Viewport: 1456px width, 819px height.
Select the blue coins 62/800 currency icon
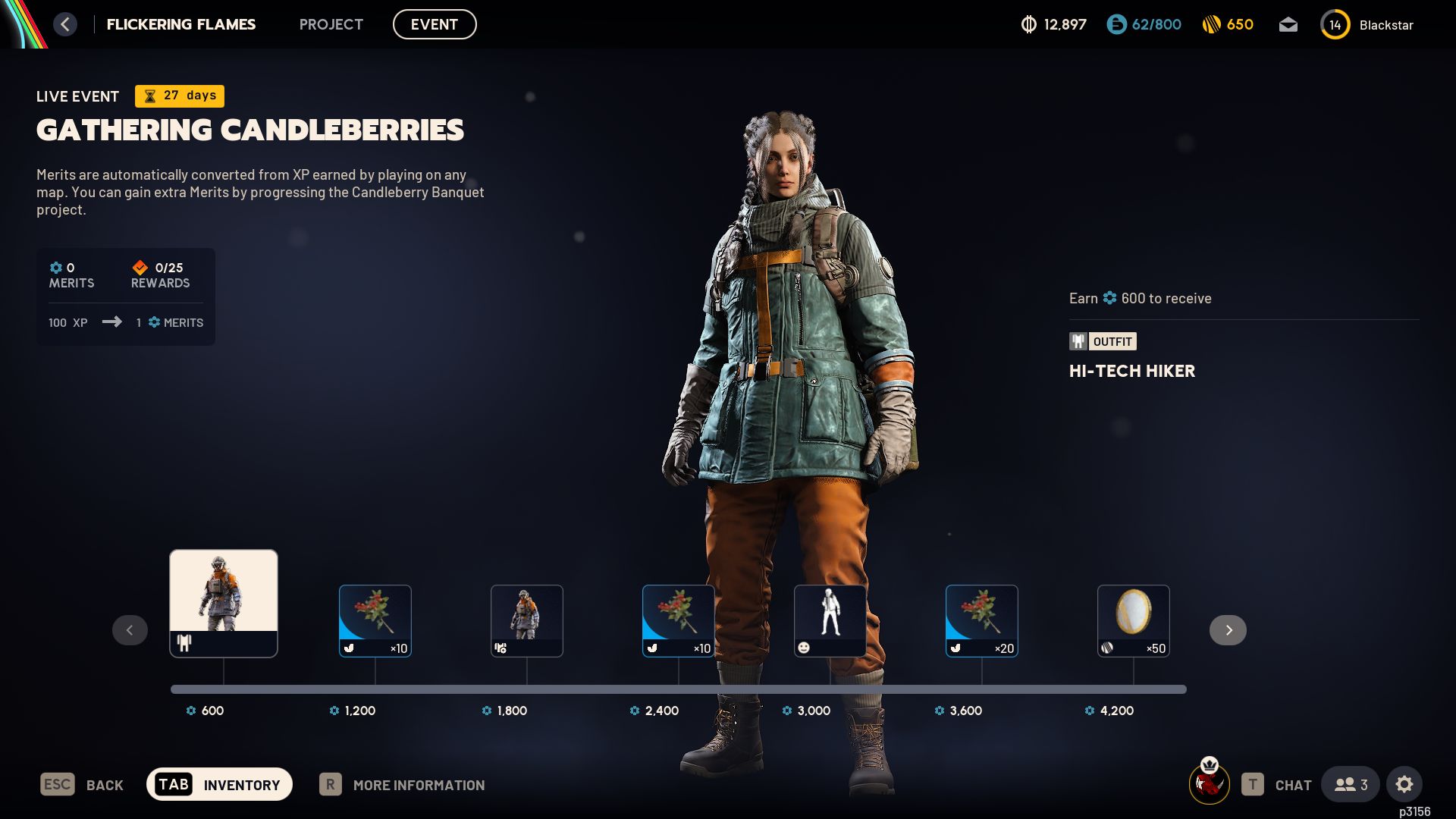coord(1115,24)
